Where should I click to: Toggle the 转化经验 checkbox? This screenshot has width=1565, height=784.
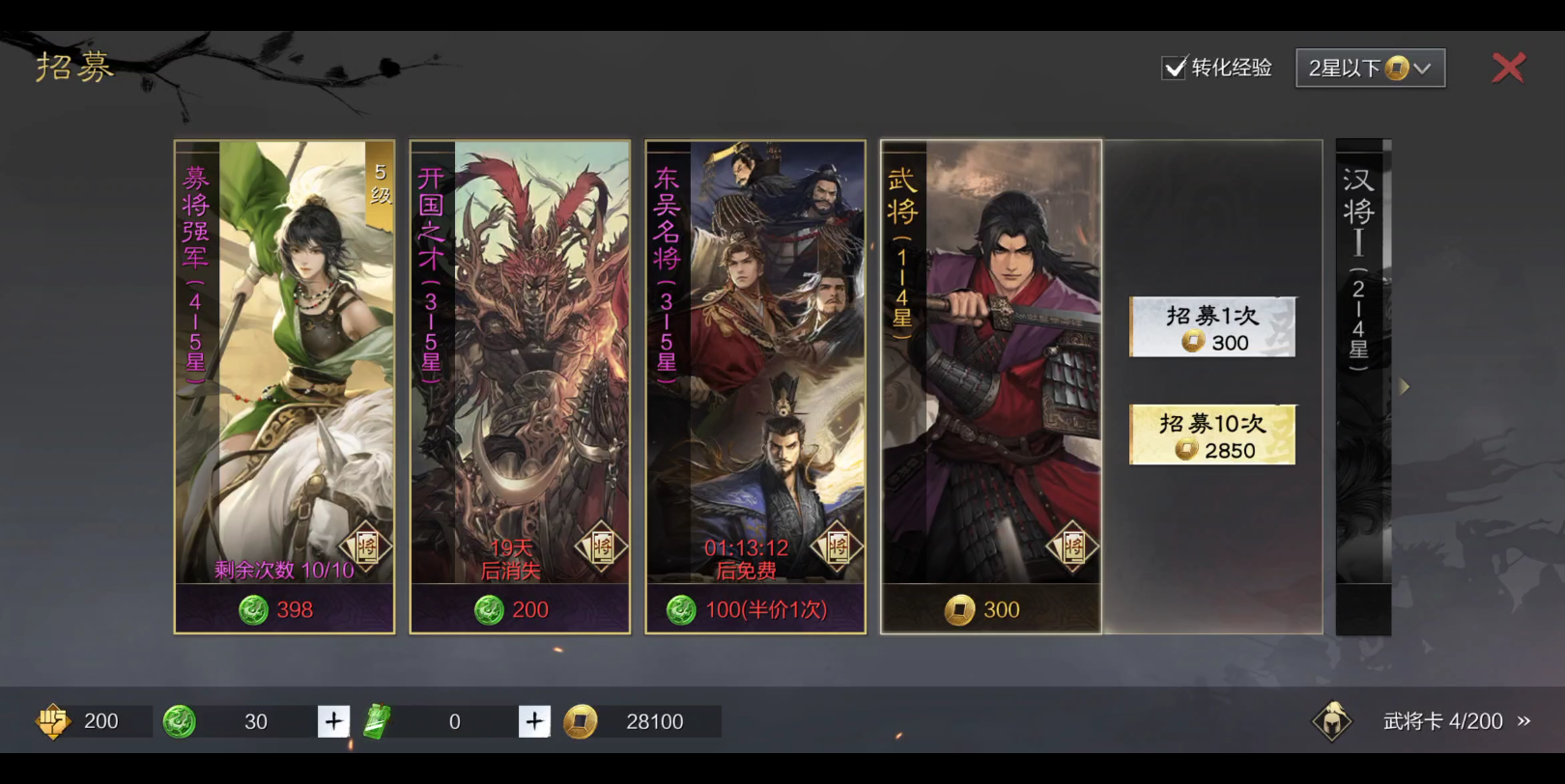click(x=1174, y=68)
